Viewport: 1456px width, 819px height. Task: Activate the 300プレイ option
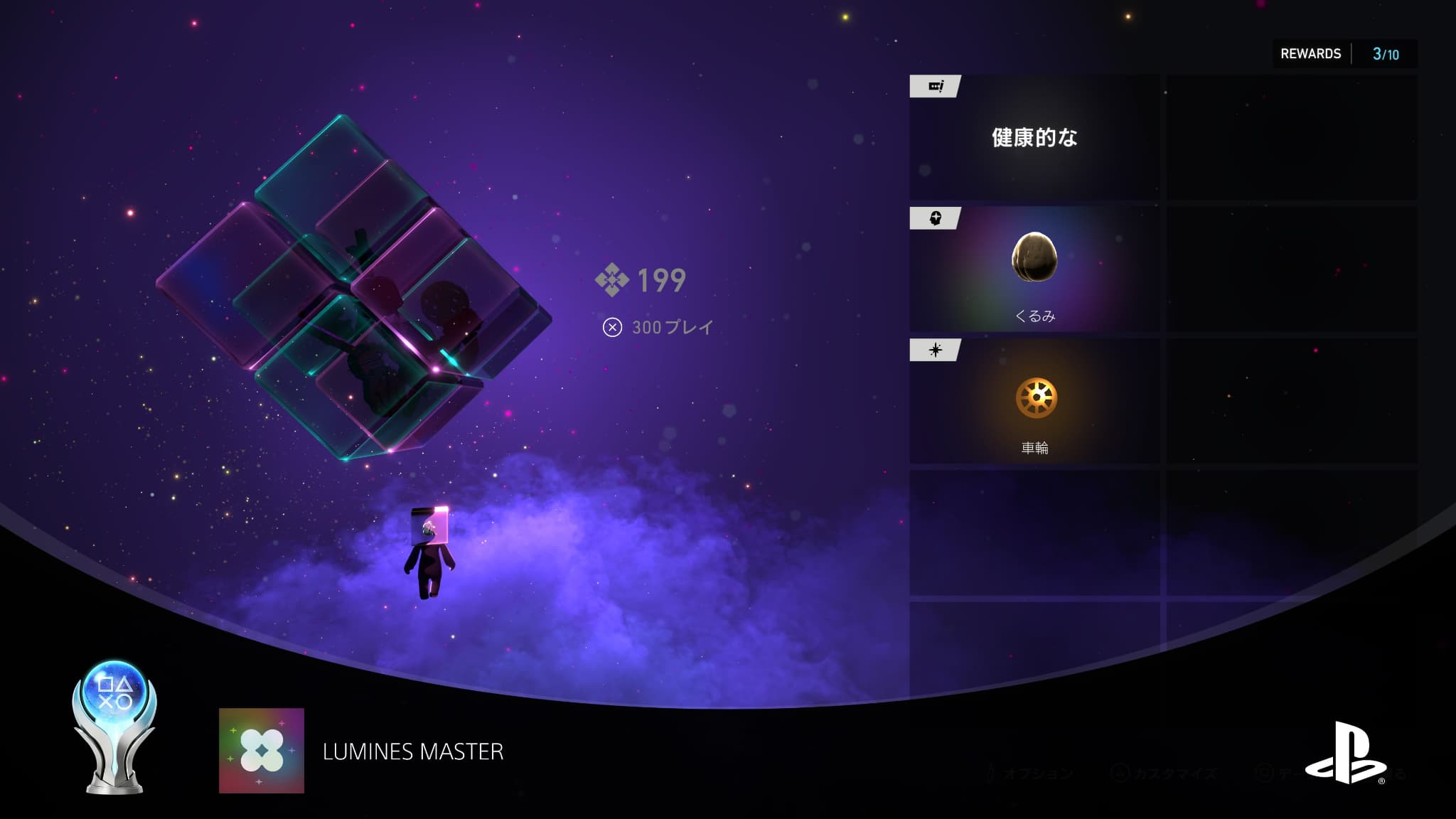pos(658,327)
